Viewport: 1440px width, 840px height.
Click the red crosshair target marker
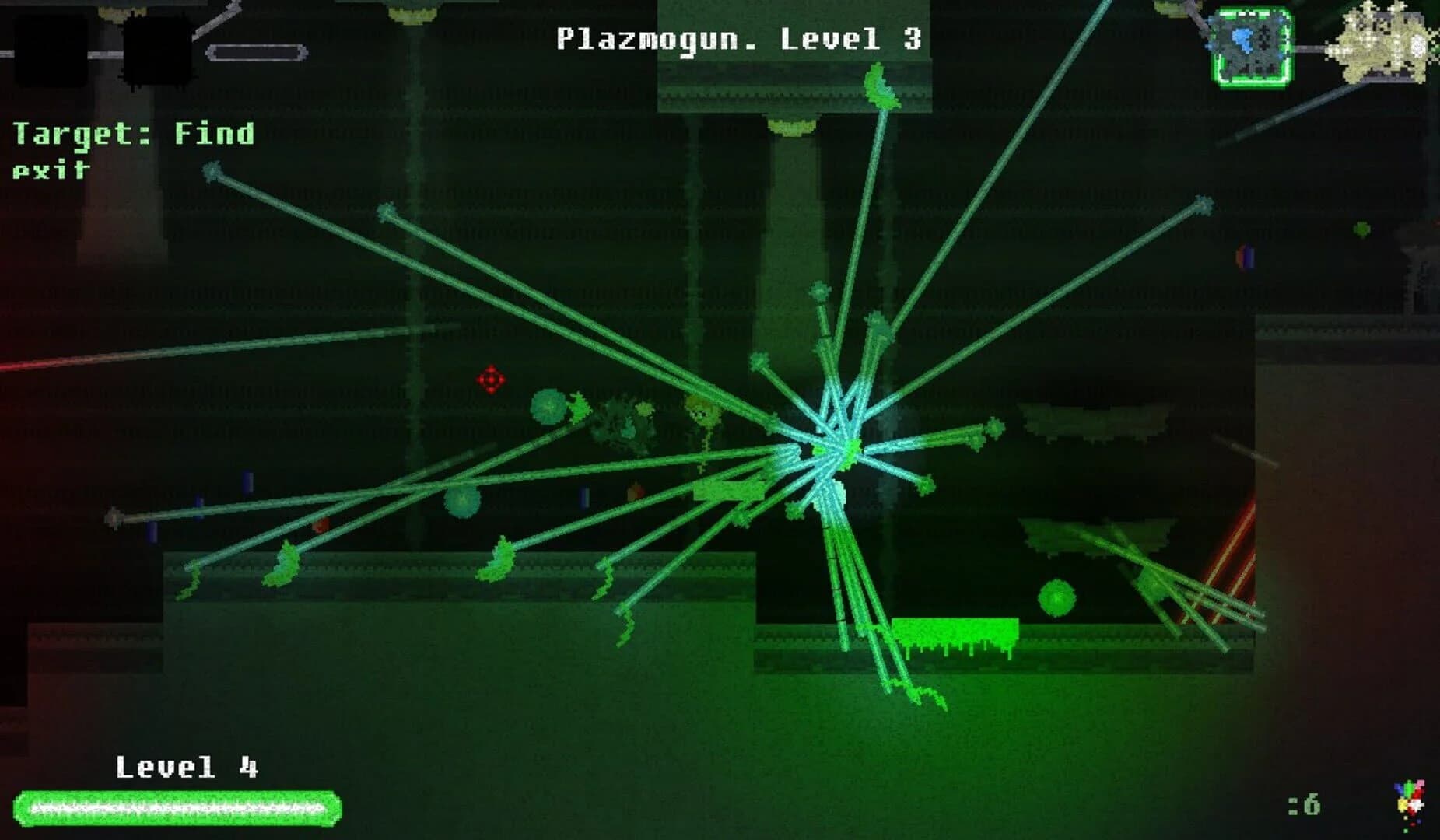(491, 380)
